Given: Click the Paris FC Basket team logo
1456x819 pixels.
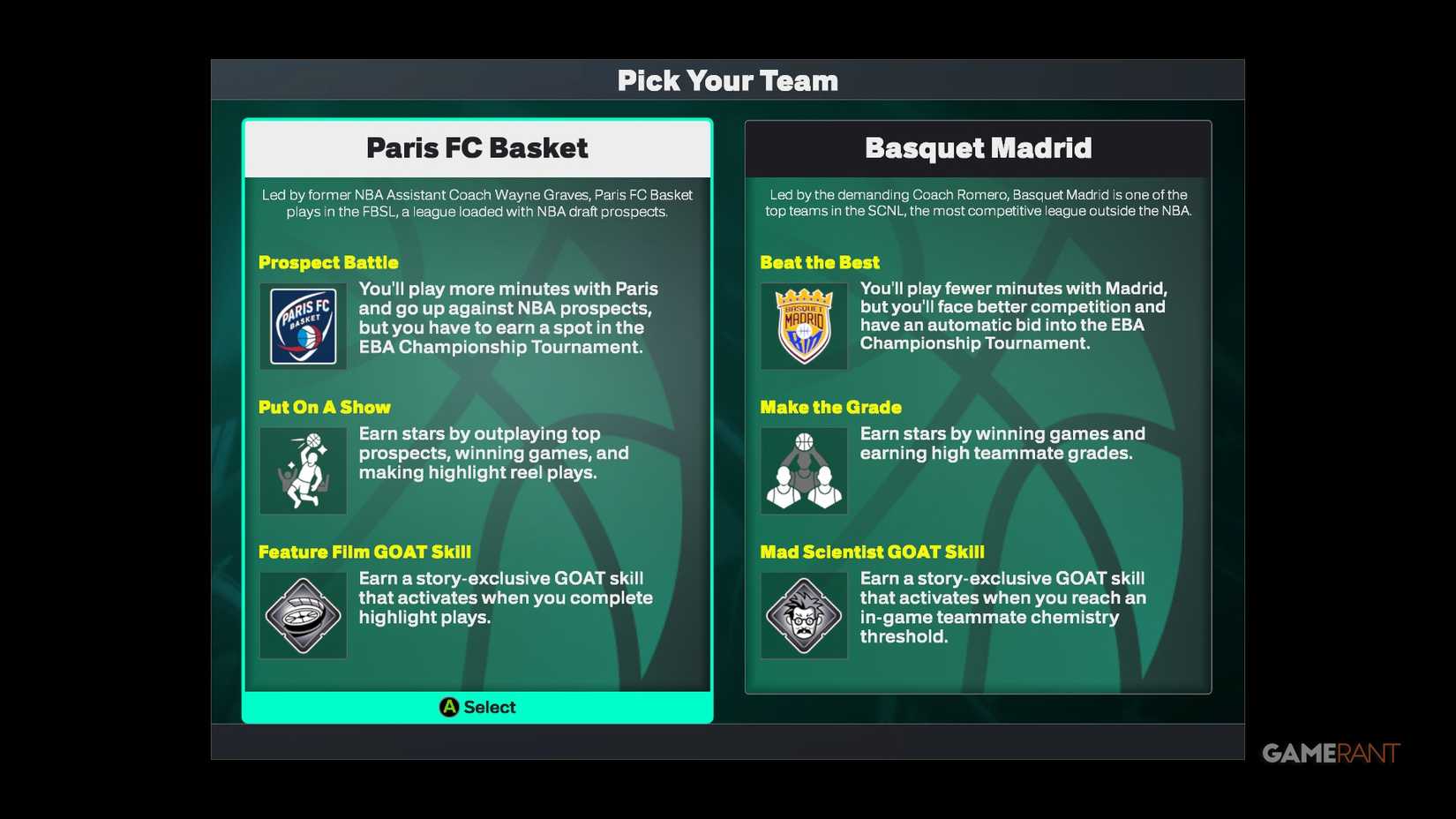Looking at the screenshot, I should 303,326.
